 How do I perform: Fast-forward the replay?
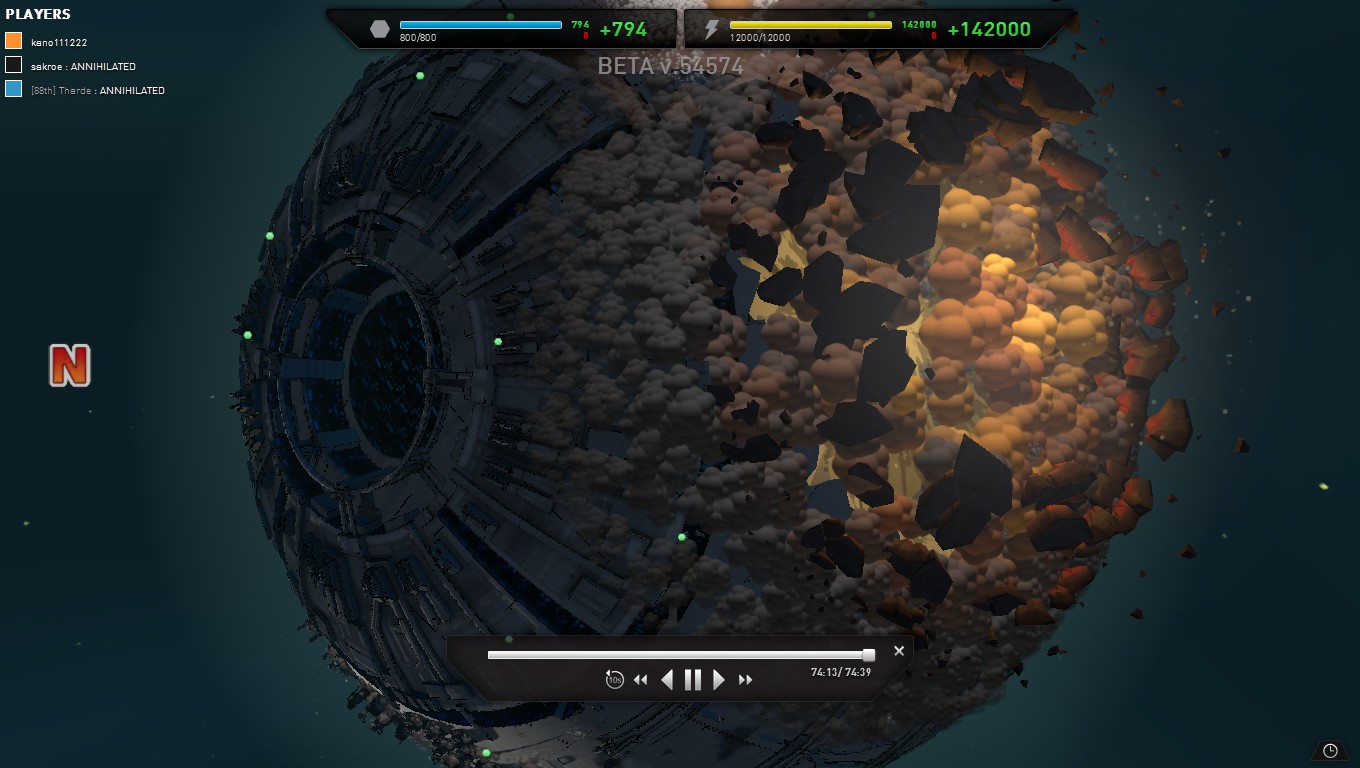tap(745, 679)
